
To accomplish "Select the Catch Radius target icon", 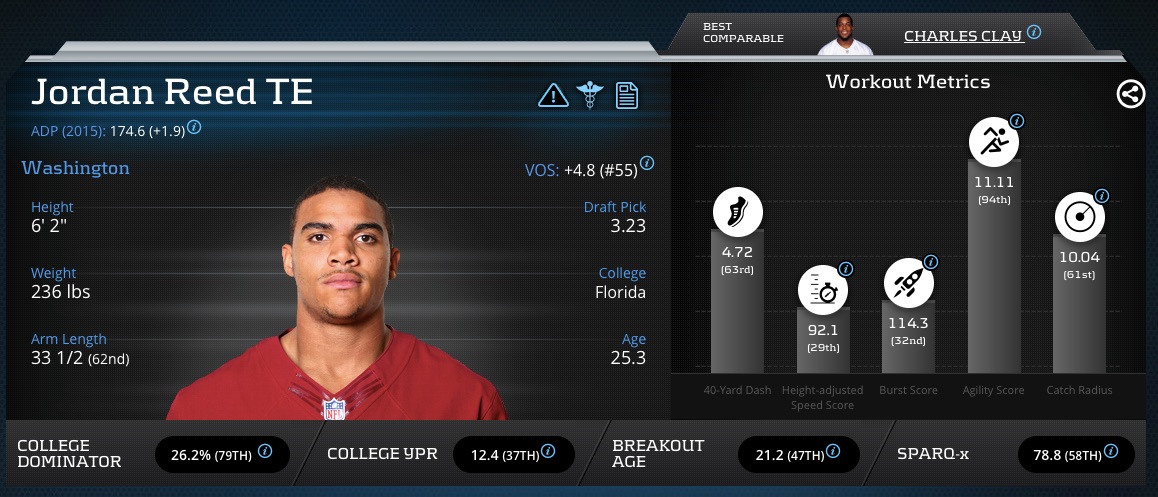I will pos(1080,218).
